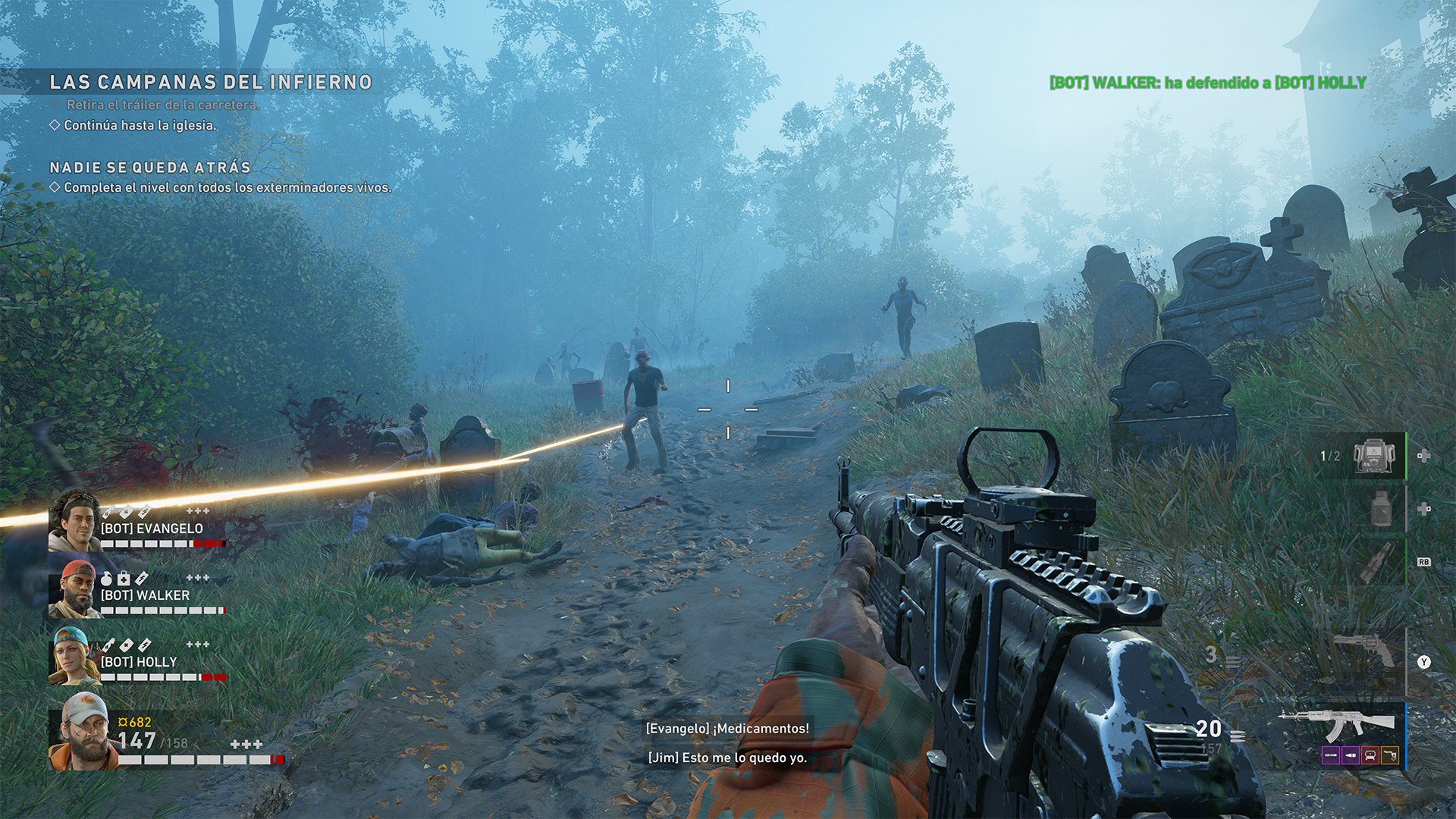1456x819 pixels.
Task: Click Holly's teammate portrait
Action: [x=74, y=656]
